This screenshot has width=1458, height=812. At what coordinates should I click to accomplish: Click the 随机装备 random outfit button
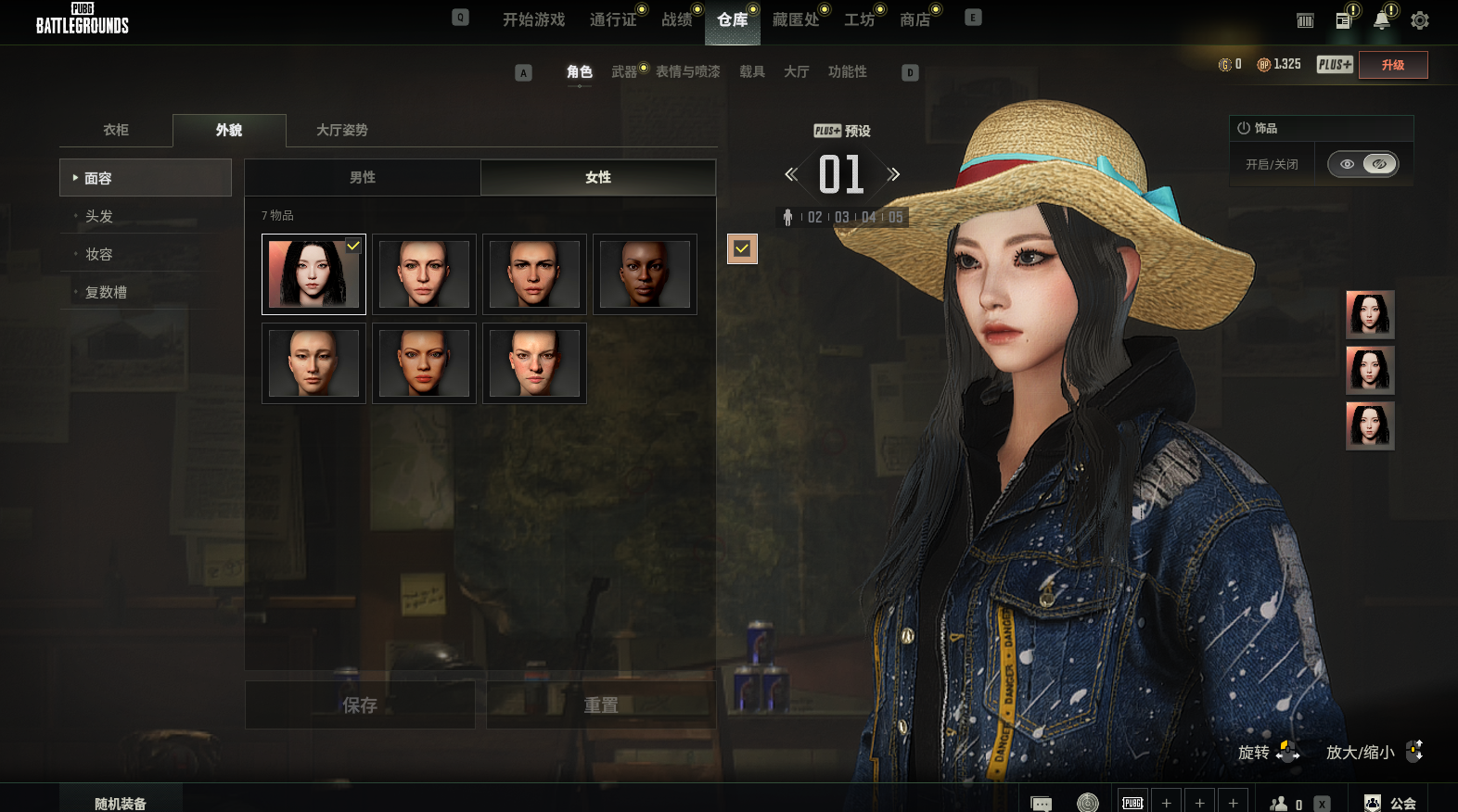point(121,803)
